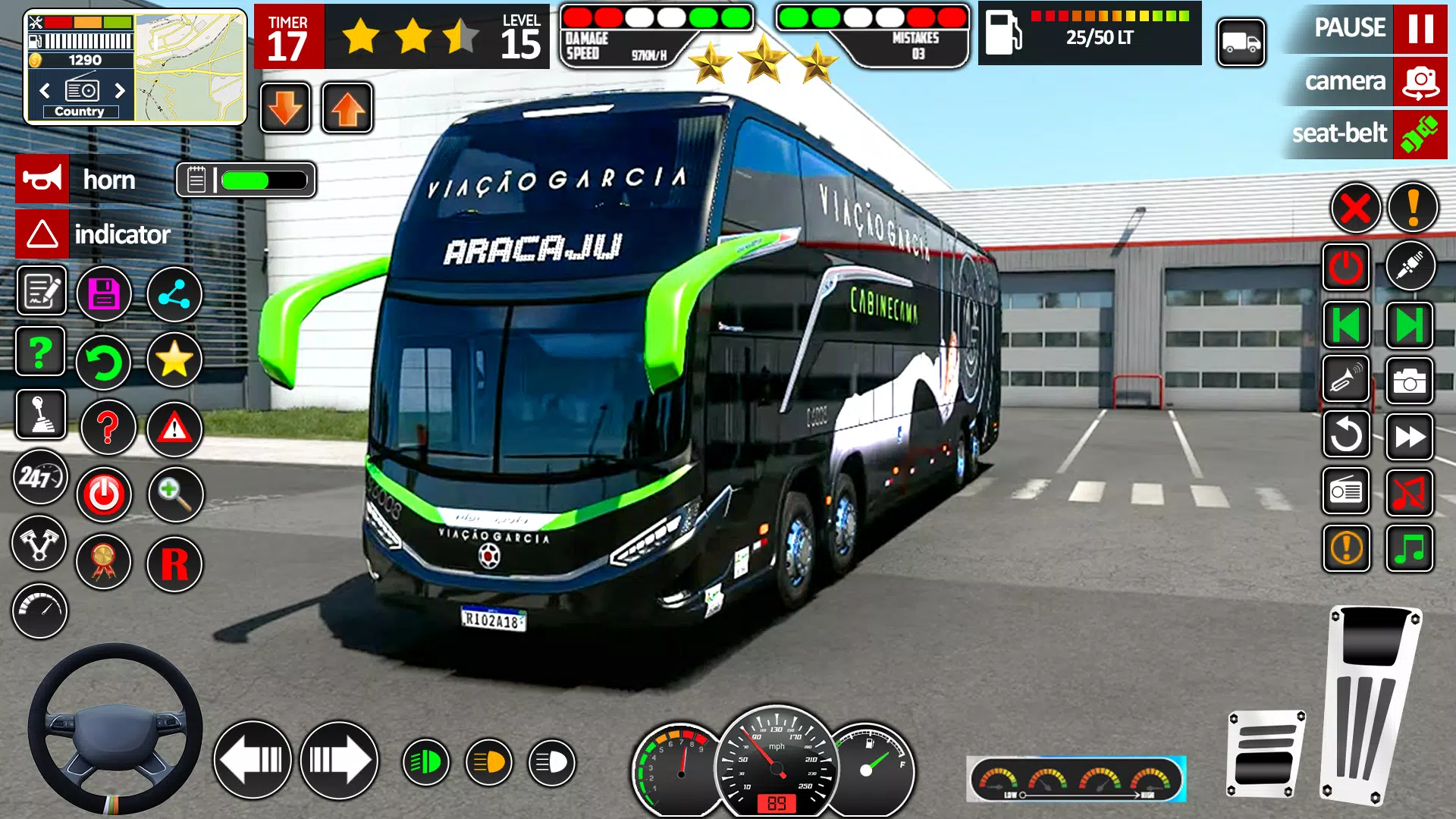
Task: Honk the horn button
Action: (42, 179)
